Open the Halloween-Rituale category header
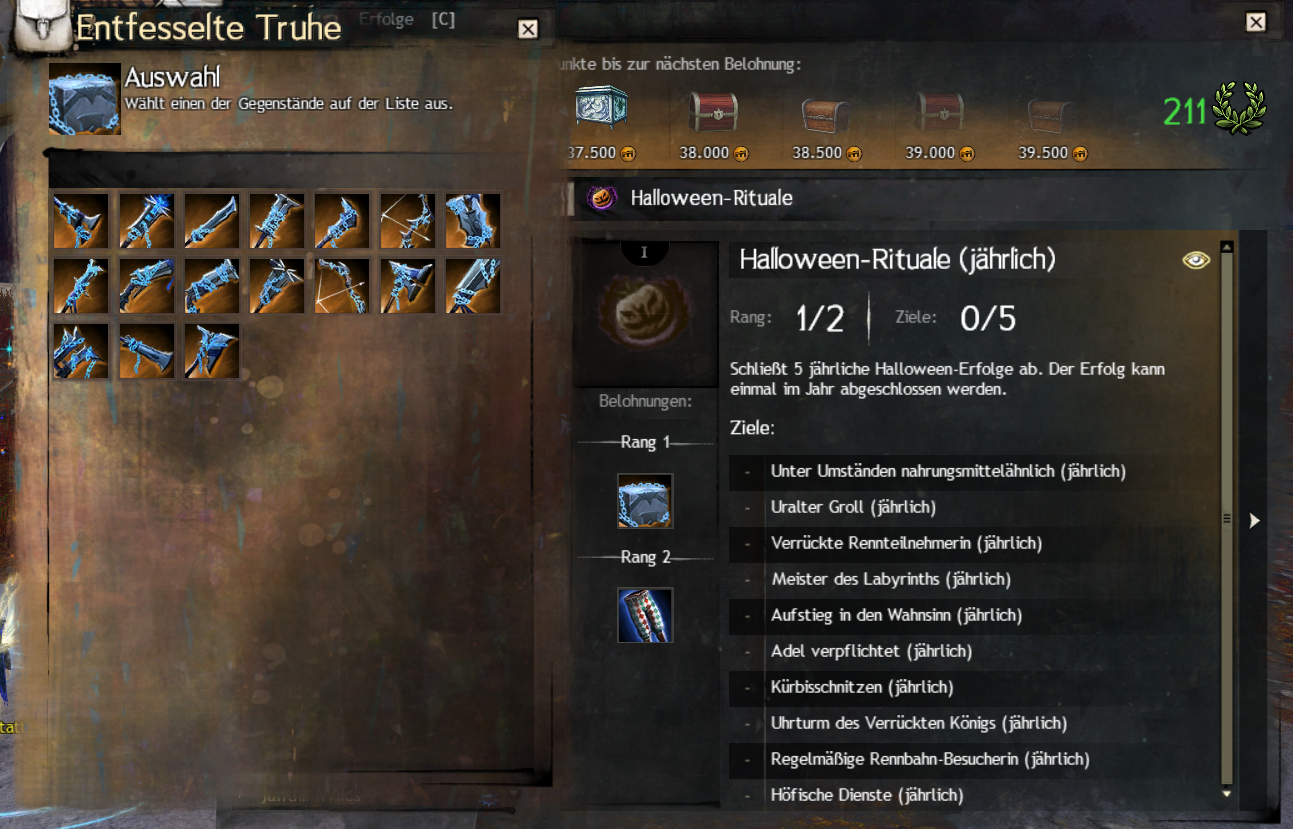The height and width of the screenshot is (829, 1293). 711,198
